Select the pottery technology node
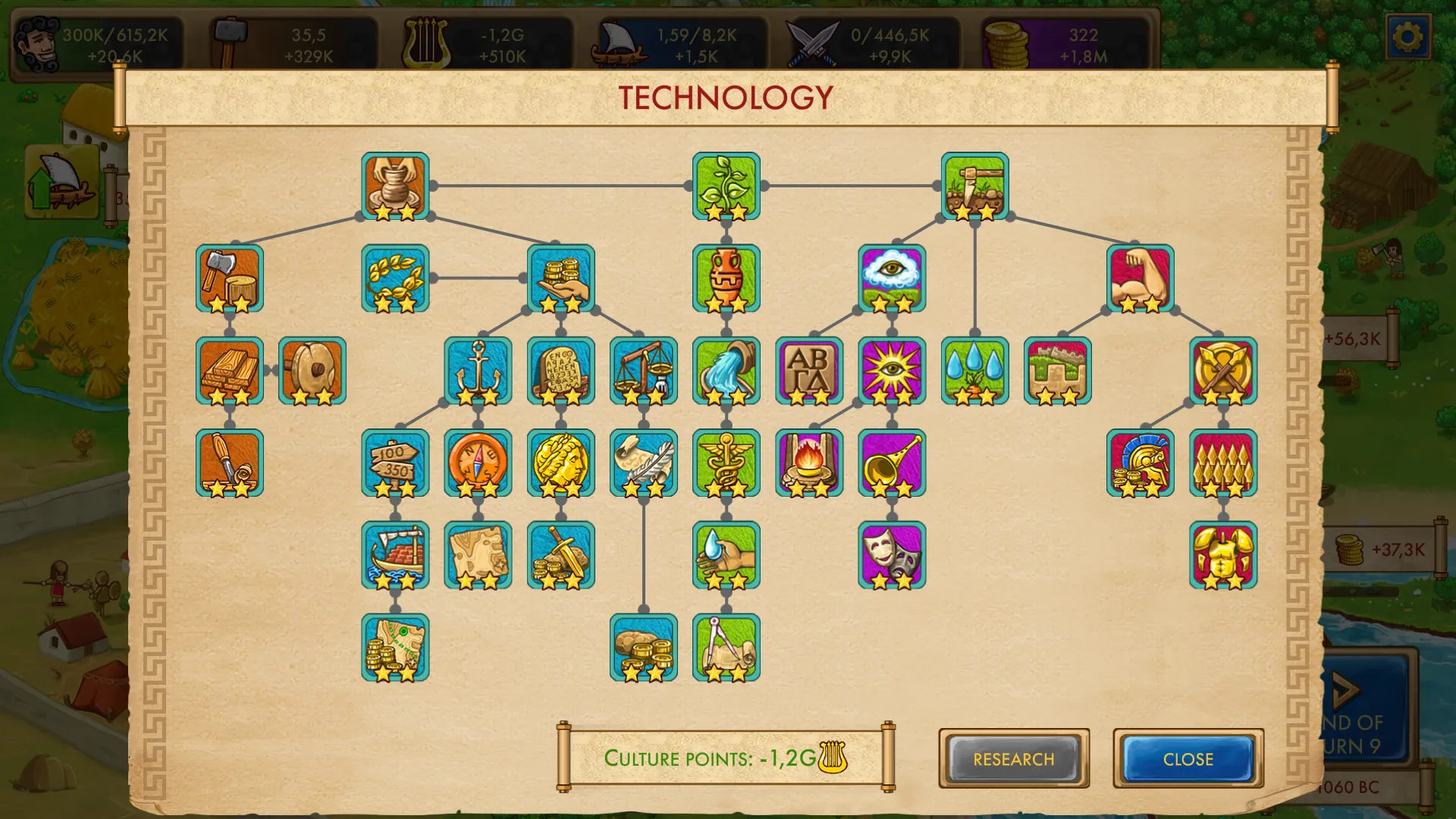Viewport: 1456px width, 819px height. (395, 186)
